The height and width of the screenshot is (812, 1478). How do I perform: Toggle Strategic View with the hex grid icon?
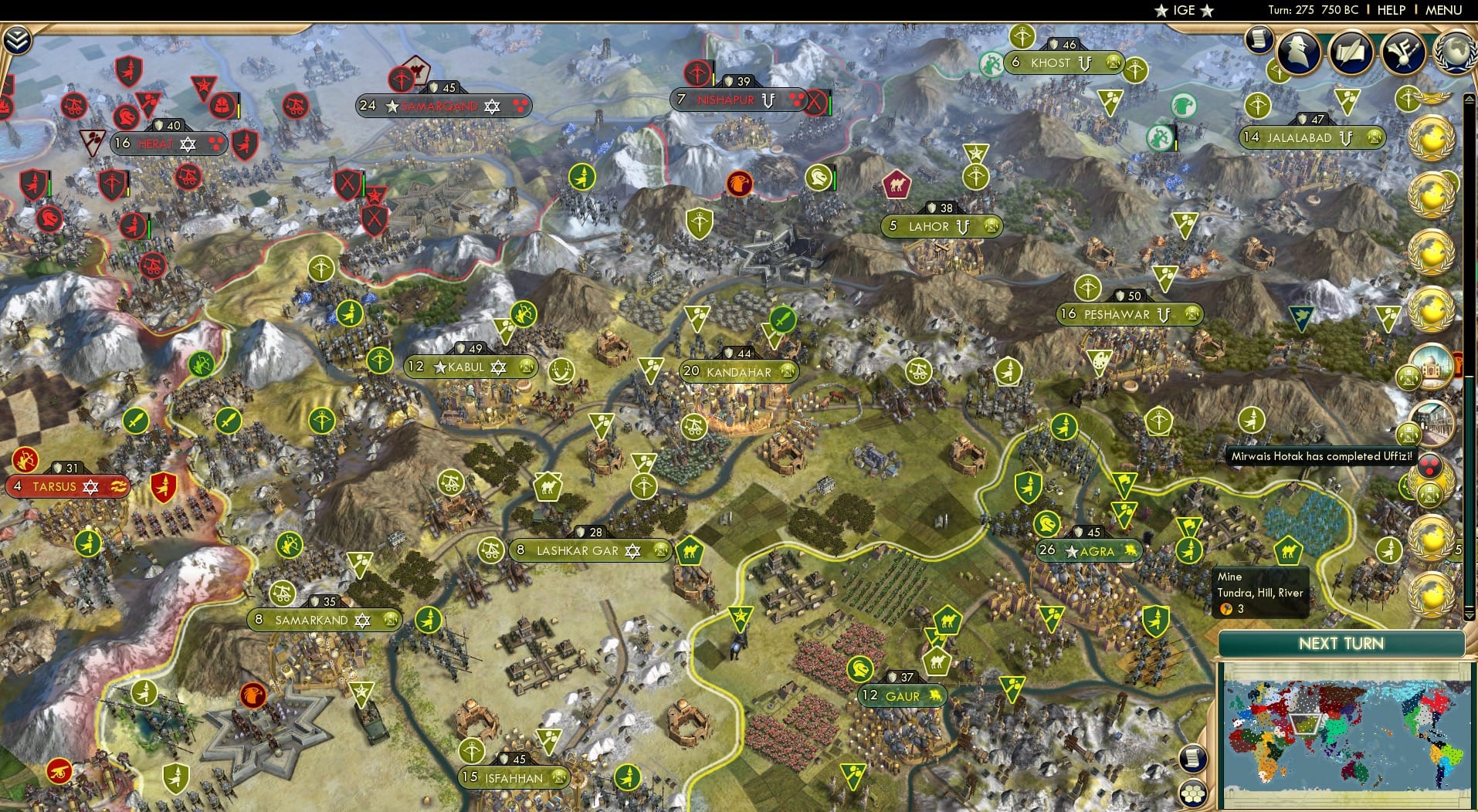point(1192,791)
